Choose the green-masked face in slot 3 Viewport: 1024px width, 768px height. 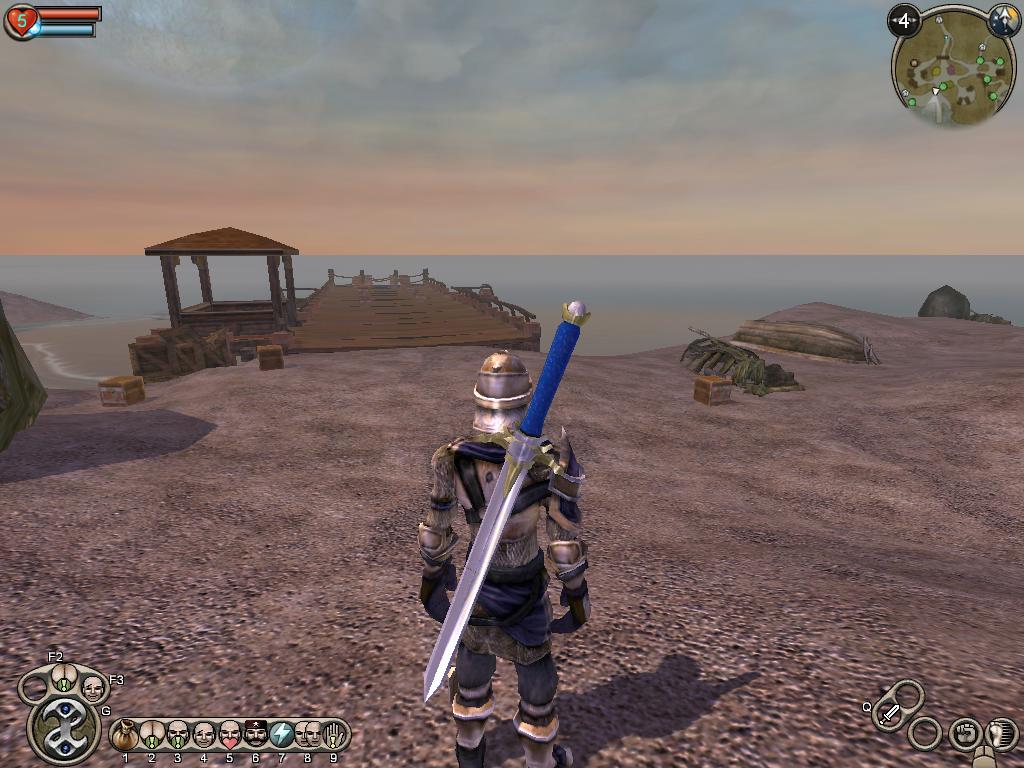(x=178, y=736)
